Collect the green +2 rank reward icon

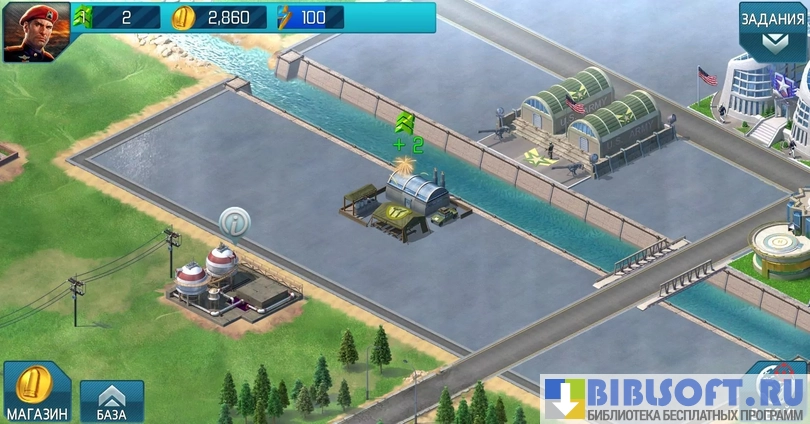[407, 124]
